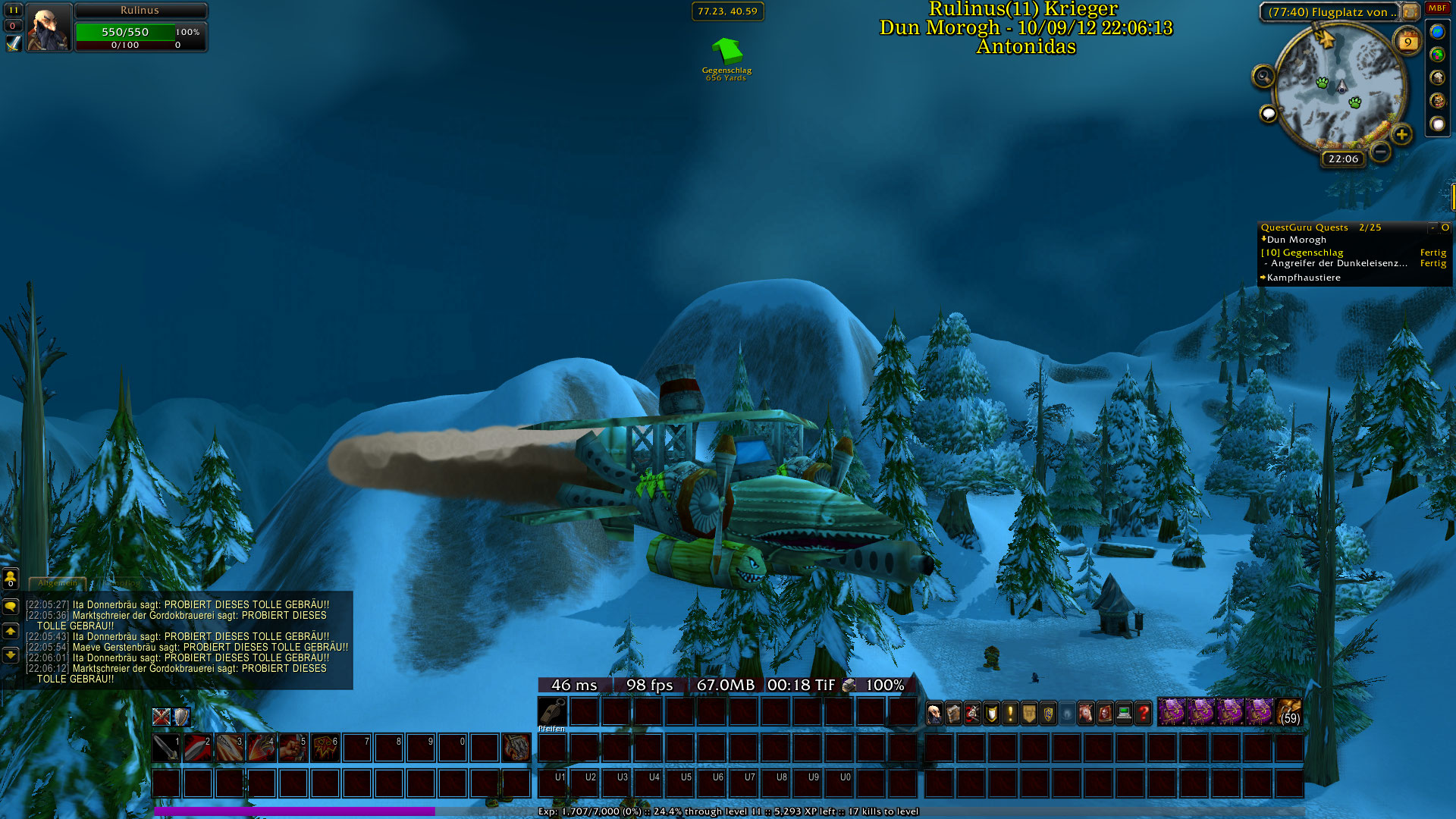
Task: Activate the sword ability on slot 1
Action: [166, 748]
